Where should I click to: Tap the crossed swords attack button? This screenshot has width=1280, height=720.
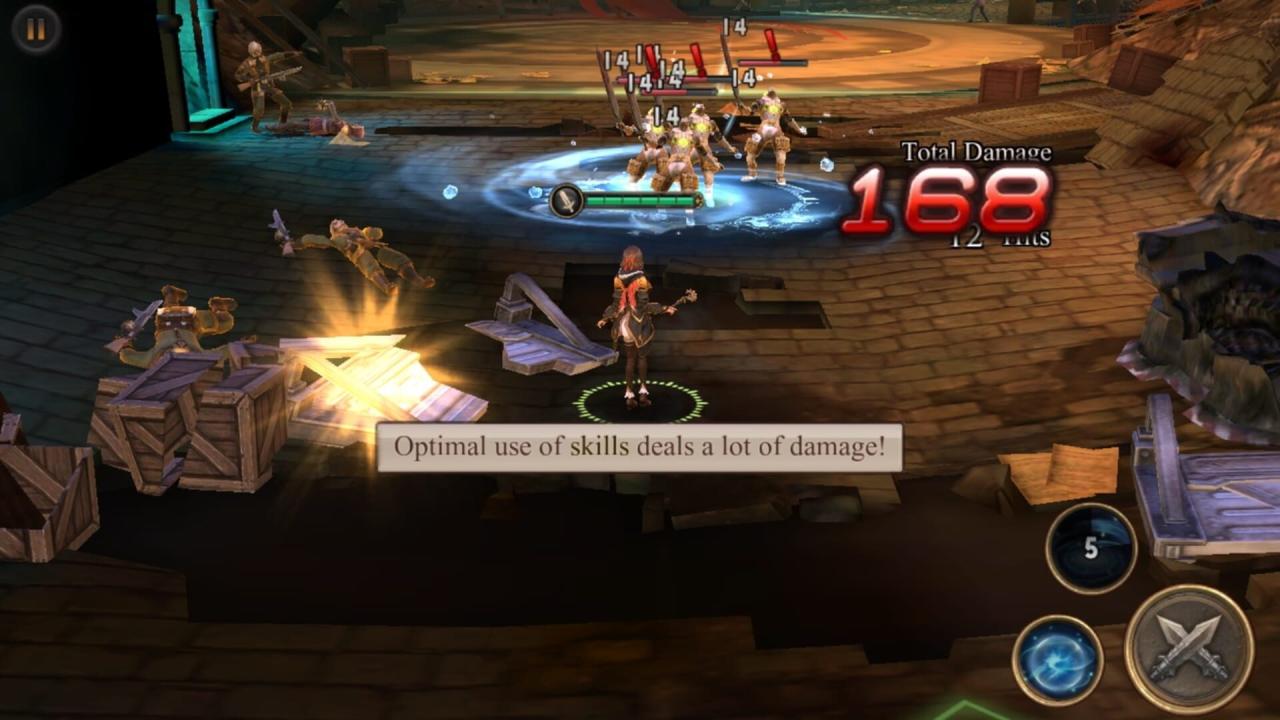(x=1188, y=648)
